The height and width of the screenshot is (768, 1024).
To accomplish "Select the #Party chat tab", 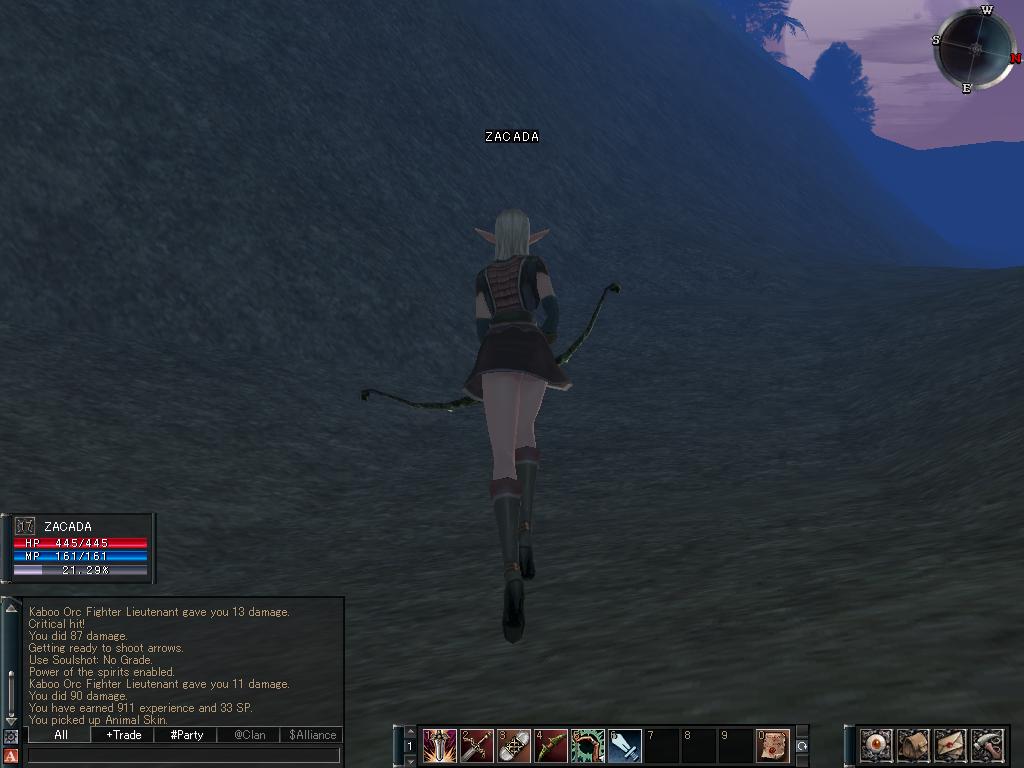I will pyautogui.click(x=186, y=735).
